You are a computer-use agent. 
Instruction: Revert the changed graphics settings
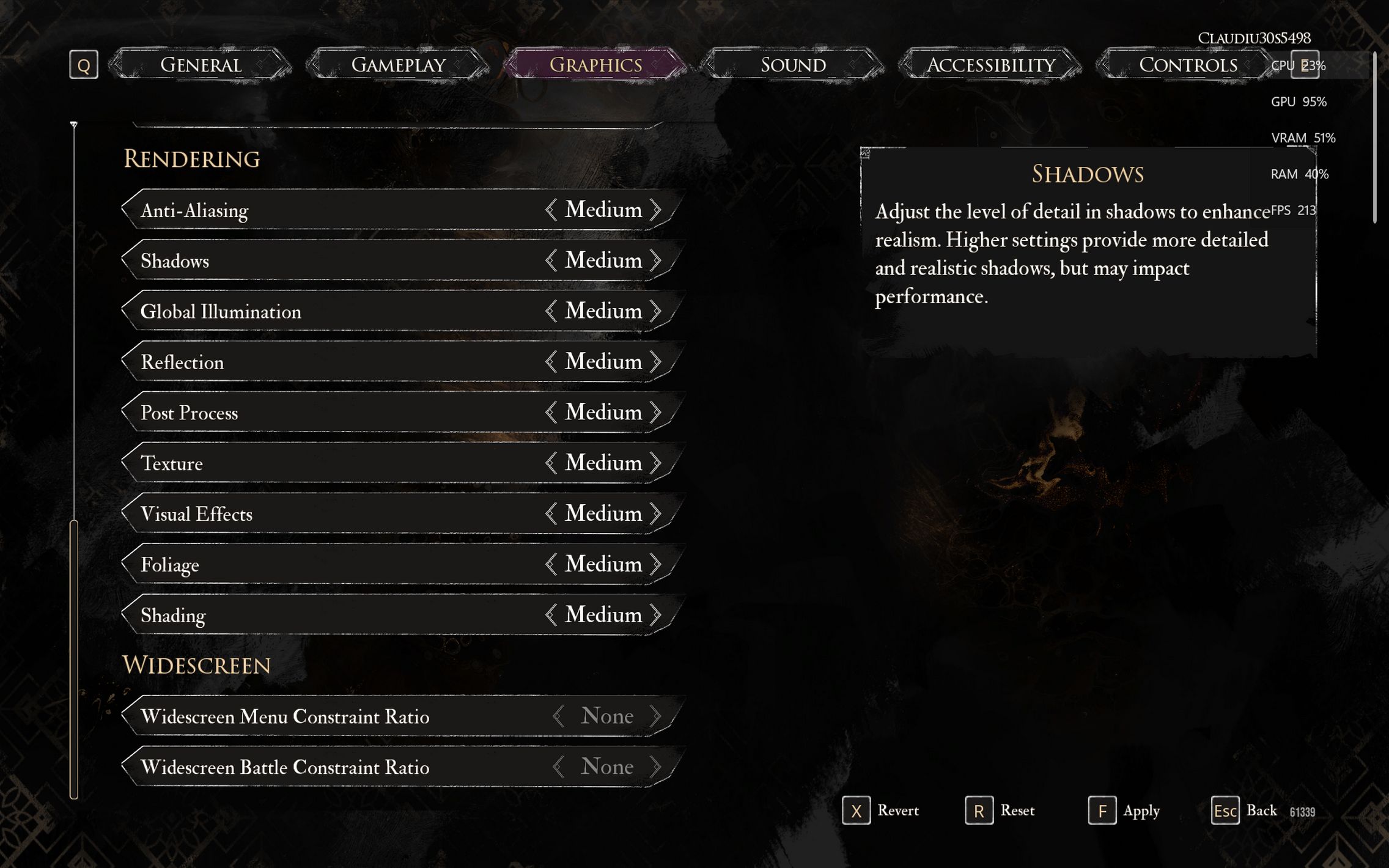tap(882, 811)
